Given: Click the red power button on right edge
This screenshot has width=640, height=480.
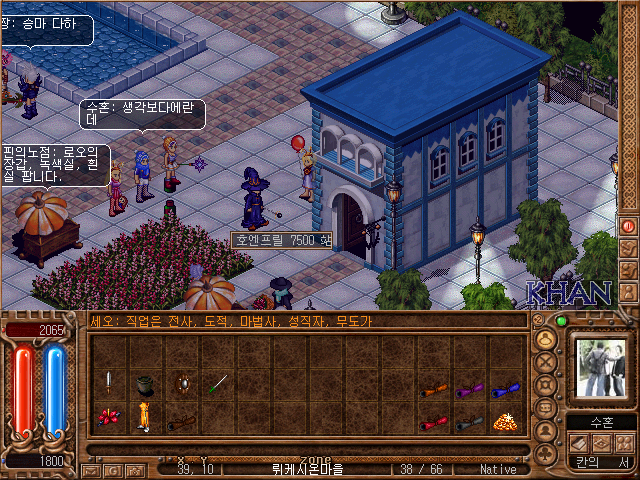Looking at the screenshot, I should 629,227.
